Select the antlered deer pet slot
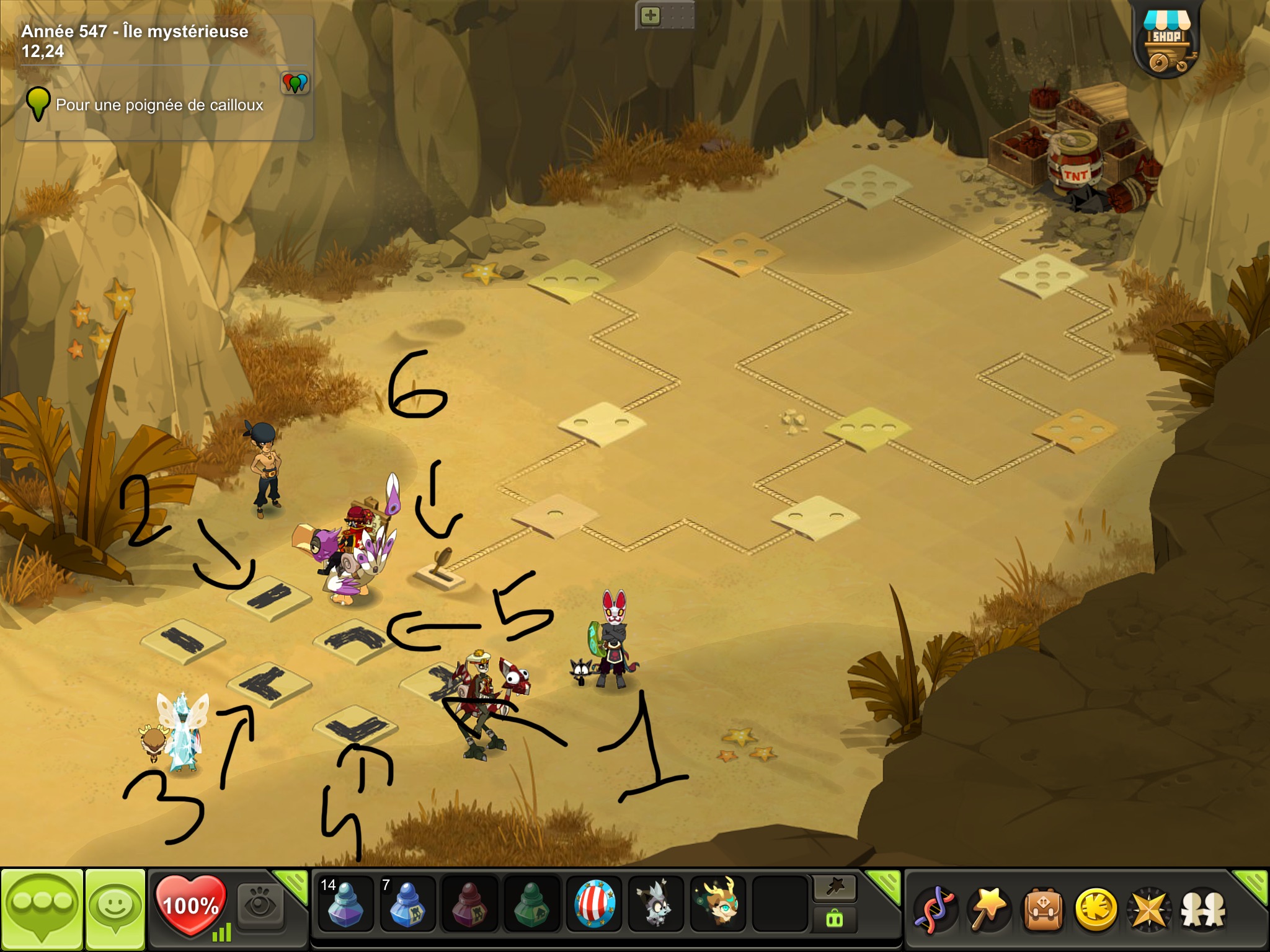The height and width of the screenshot is (952, 1270). [717, 904]
